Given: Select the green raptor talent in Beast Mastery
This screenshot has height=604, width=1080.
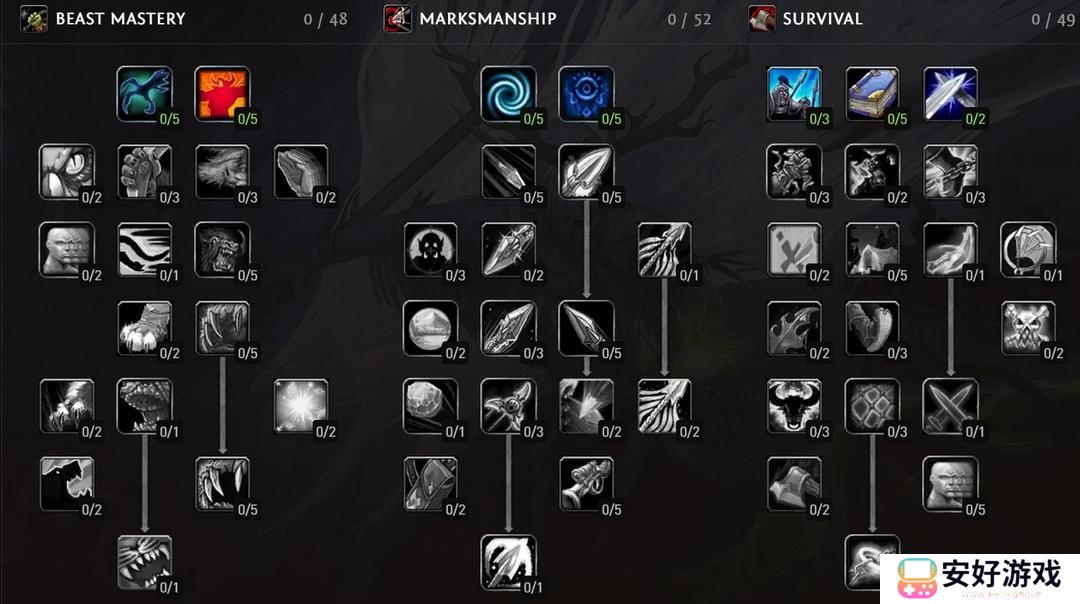Looking at the screenshot, I should click(144, 94).
